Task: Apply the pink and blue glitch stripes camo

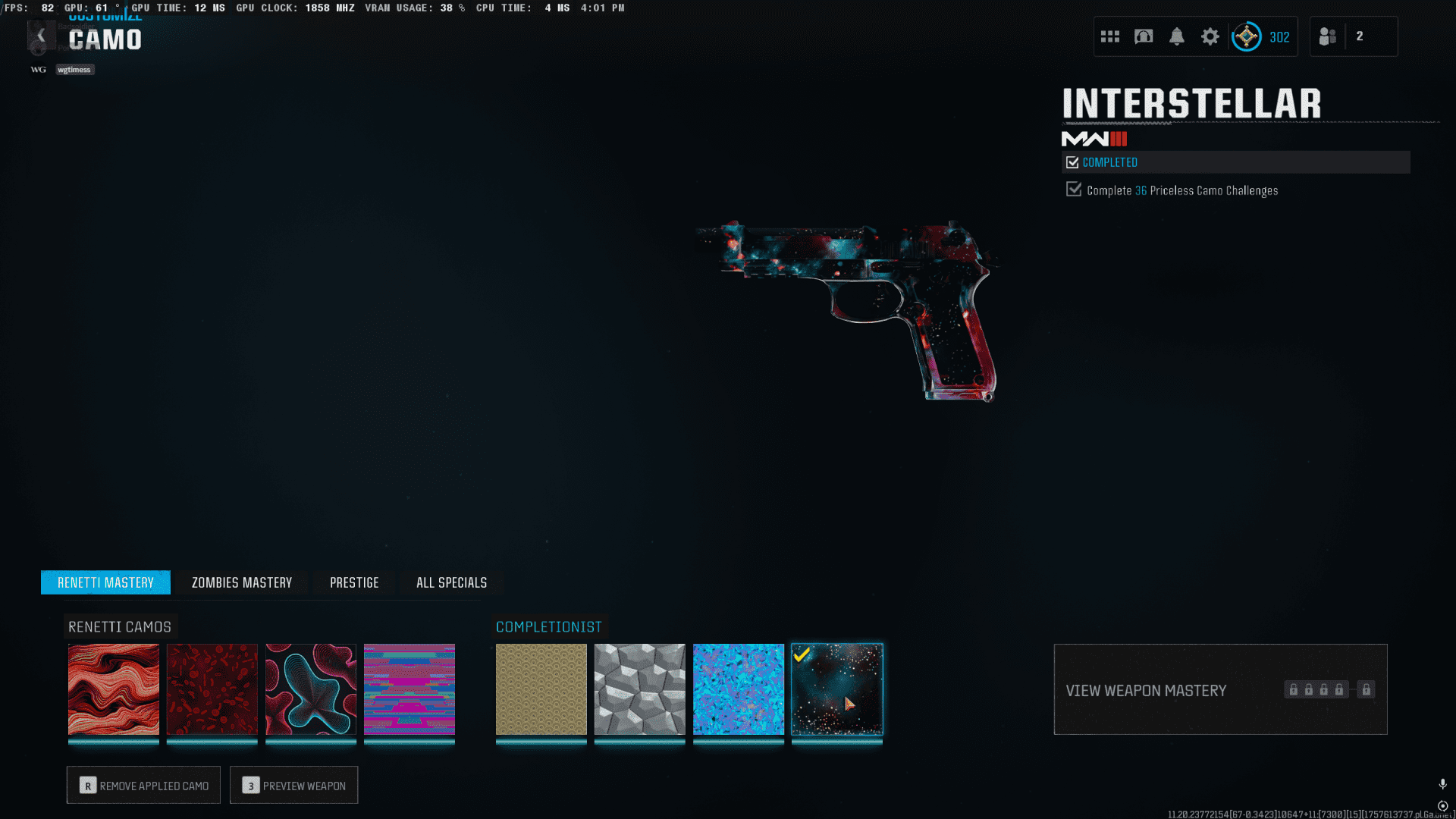Action: coord(409,689)
